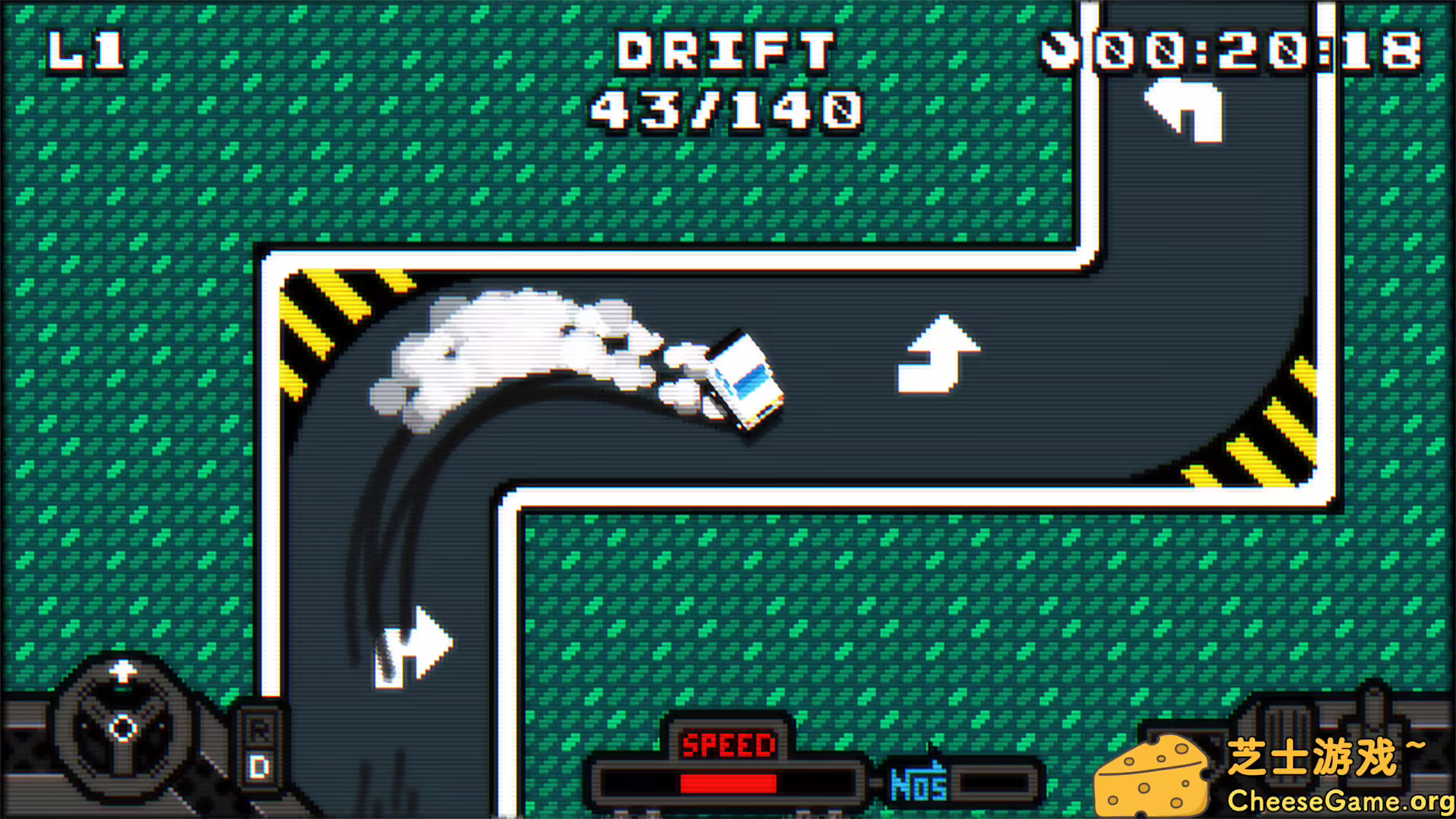
Task: Click the plus marker above the steering wheel
Action: click(x=123, y=670)
